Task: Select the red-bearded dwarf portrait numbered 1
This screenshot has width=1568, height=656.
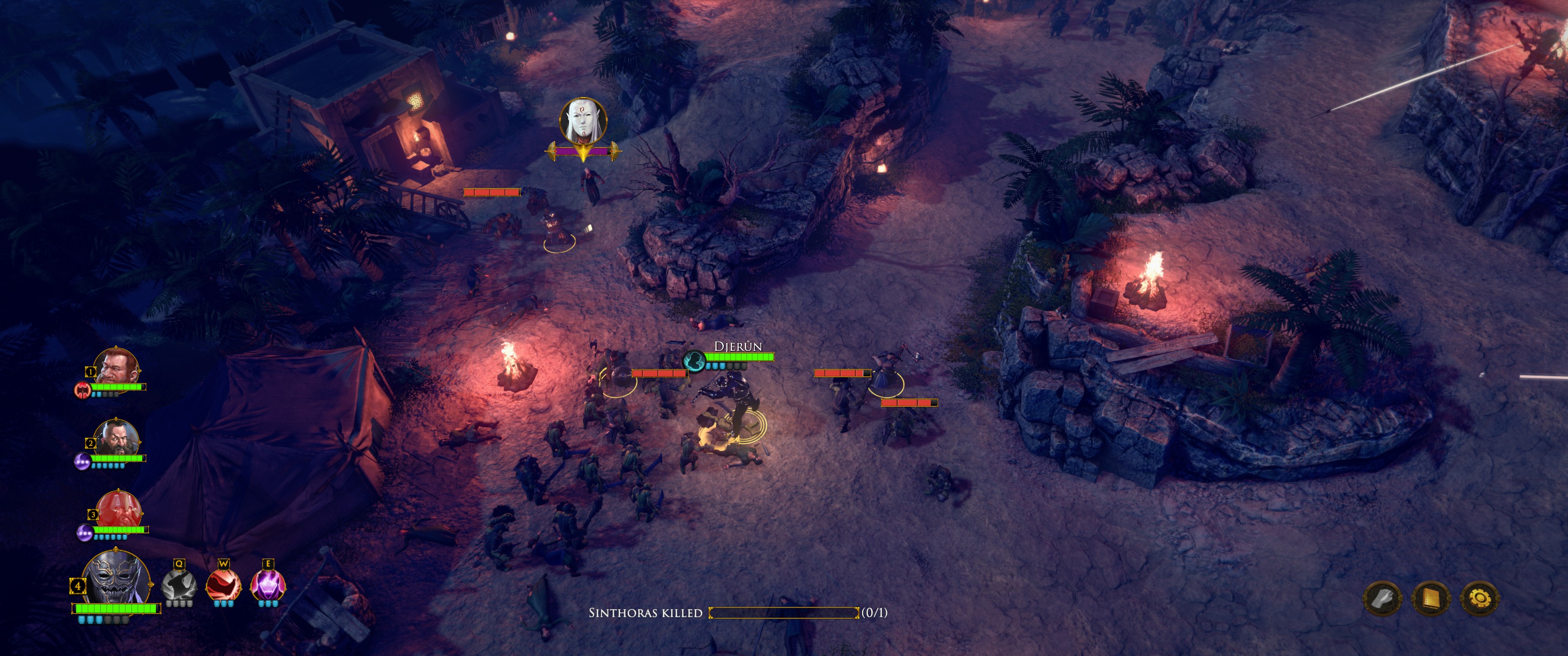Action: click(116, 367)
